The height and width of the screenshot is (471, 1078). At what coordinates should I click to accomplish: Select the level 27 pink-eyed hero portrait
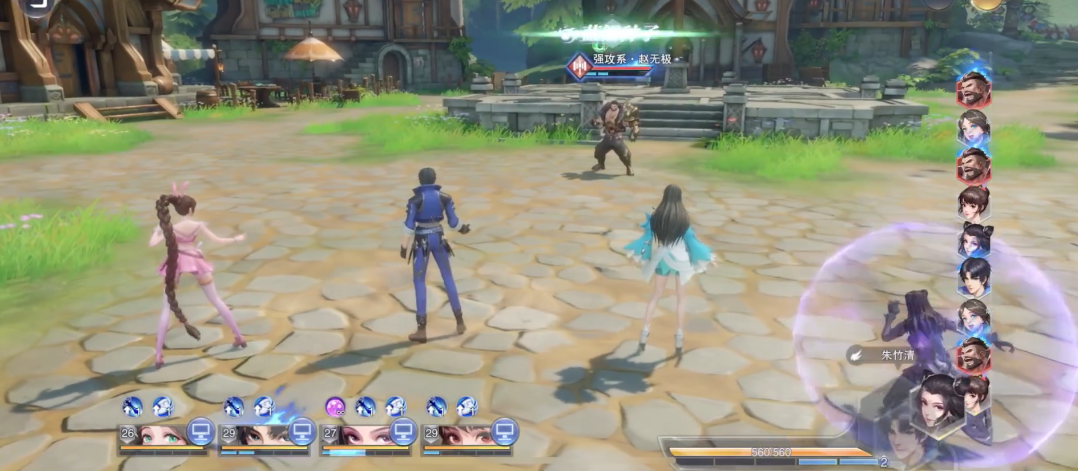[x=361, y=435]
